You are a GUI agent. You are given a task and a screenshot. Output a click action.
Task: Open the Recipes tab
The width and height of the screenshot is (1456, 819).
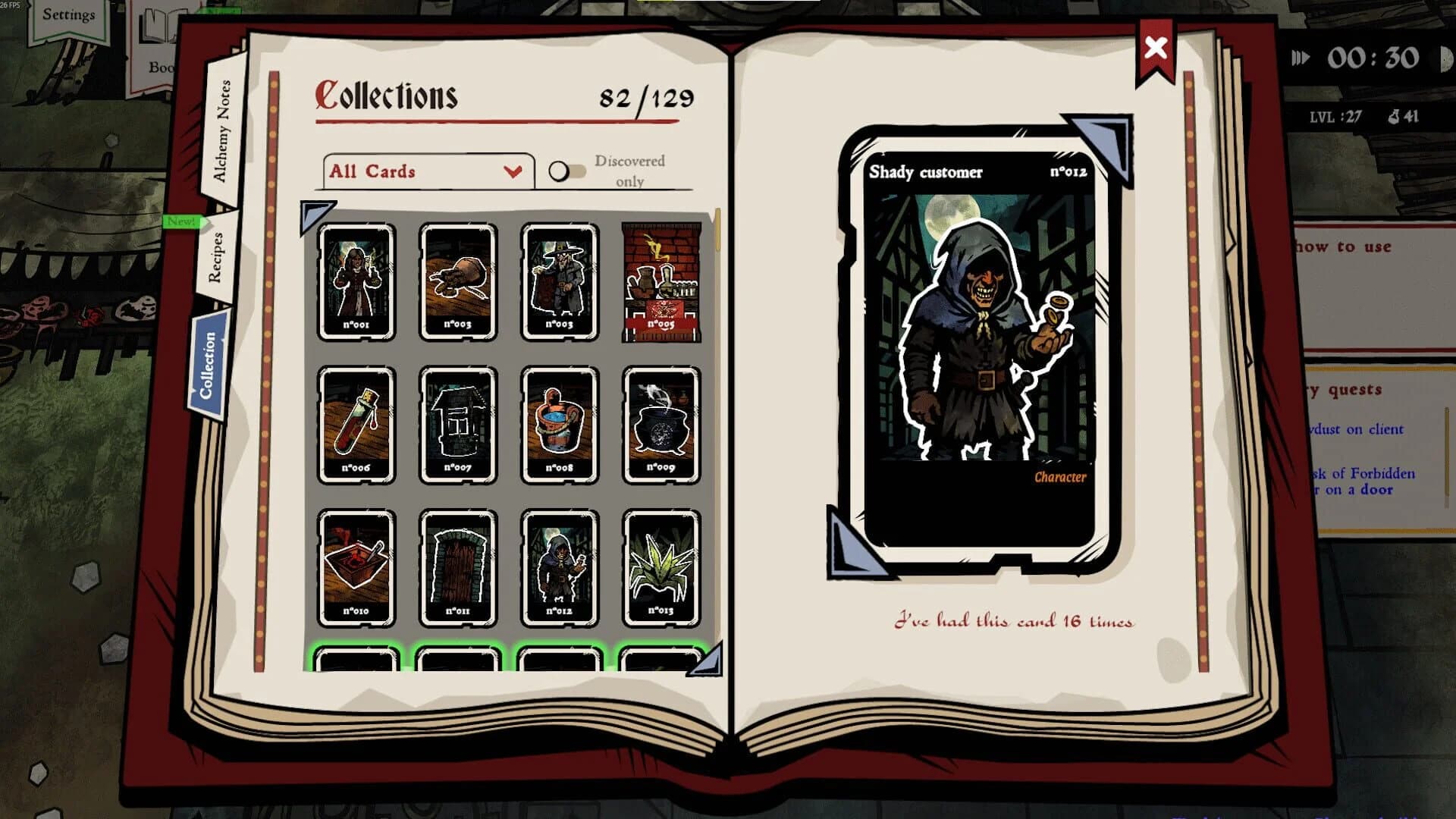[x=217, y=257]
